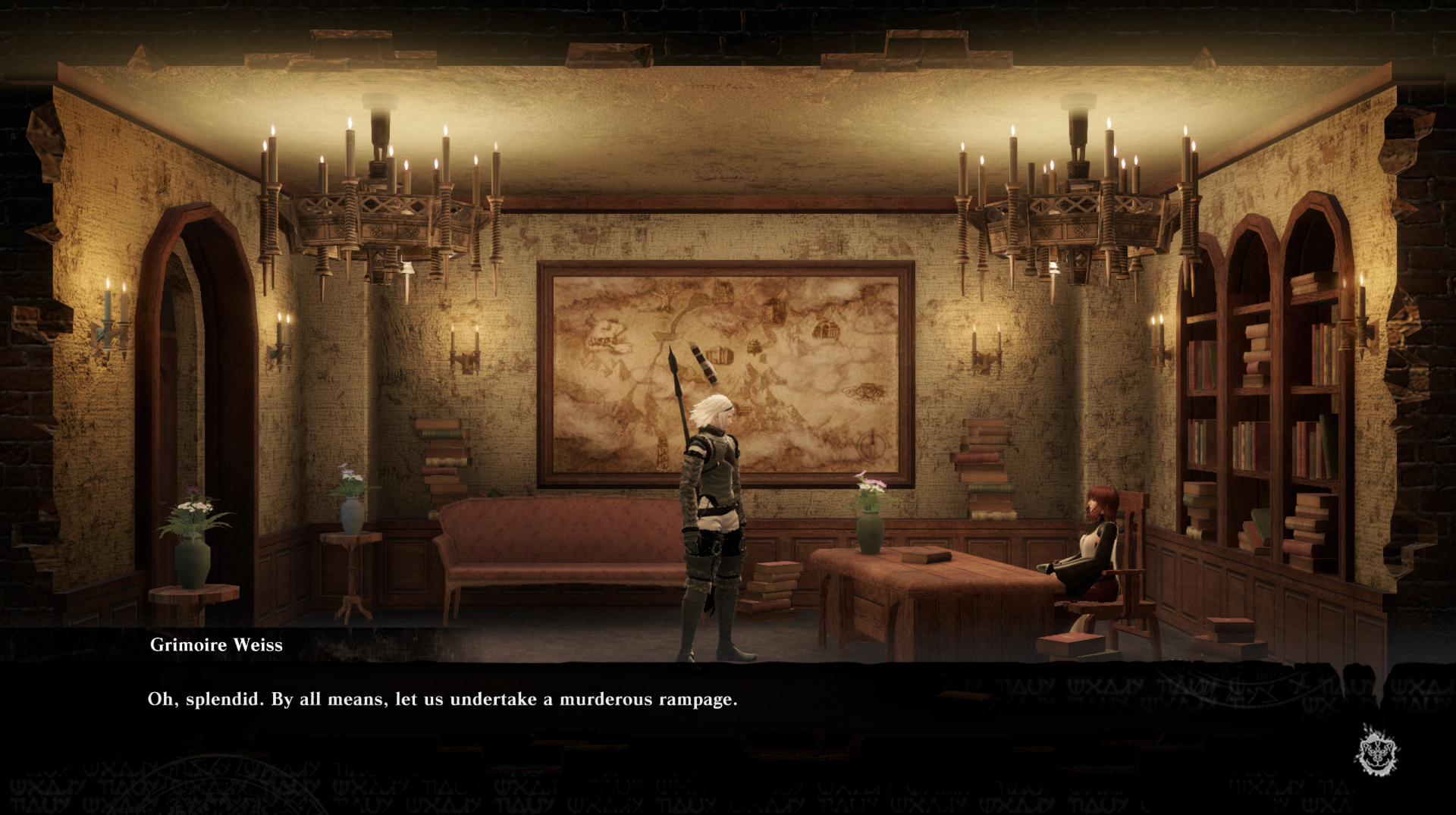This screenshot has height=815, width=1456.
Task: Advance dialogue via the floral emblem indicator
Action: click(x=1376, y=750)
